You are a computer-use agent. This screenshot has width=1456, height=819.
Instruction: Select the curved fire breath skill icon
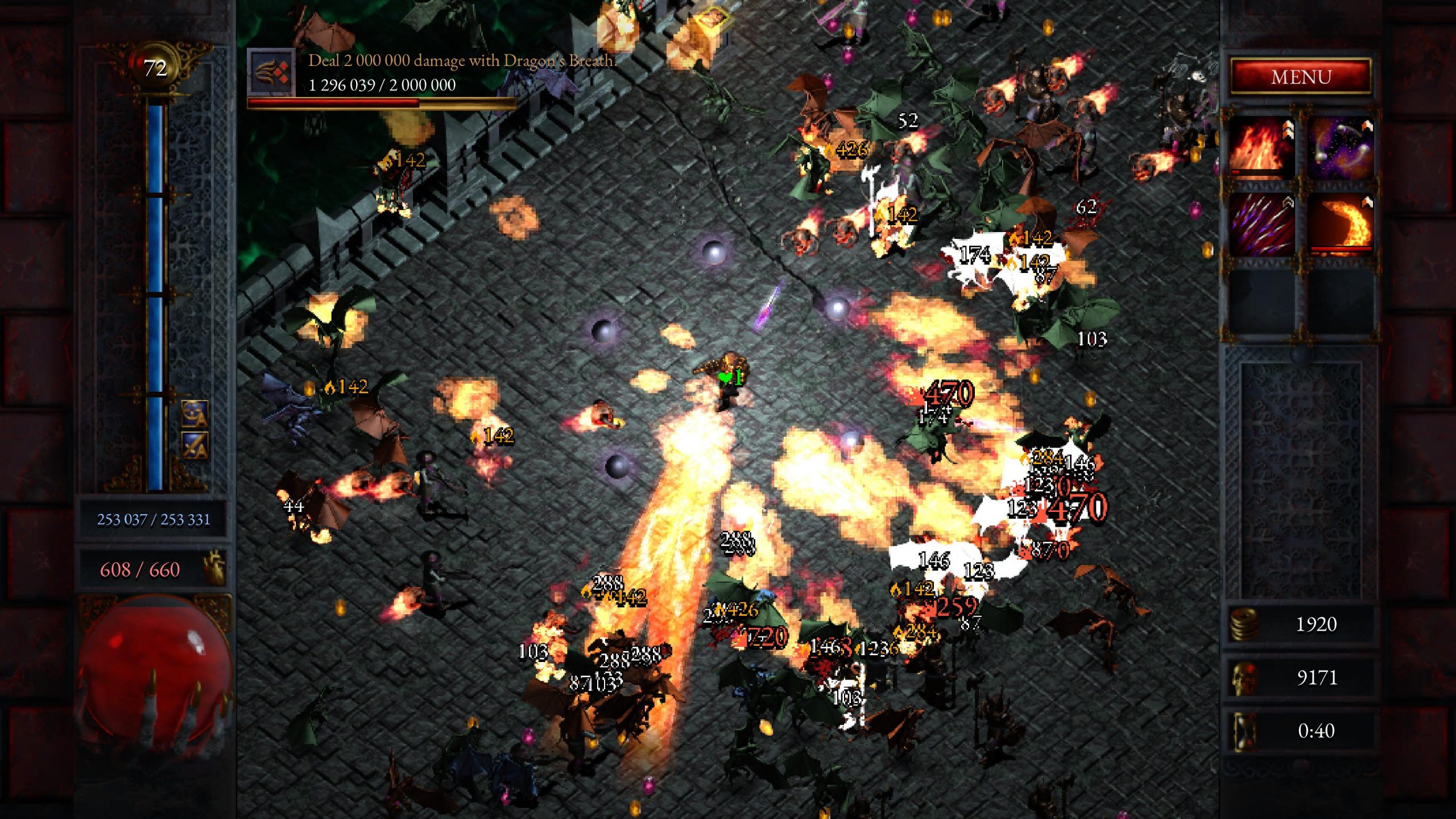click(x=1341, y=225)
